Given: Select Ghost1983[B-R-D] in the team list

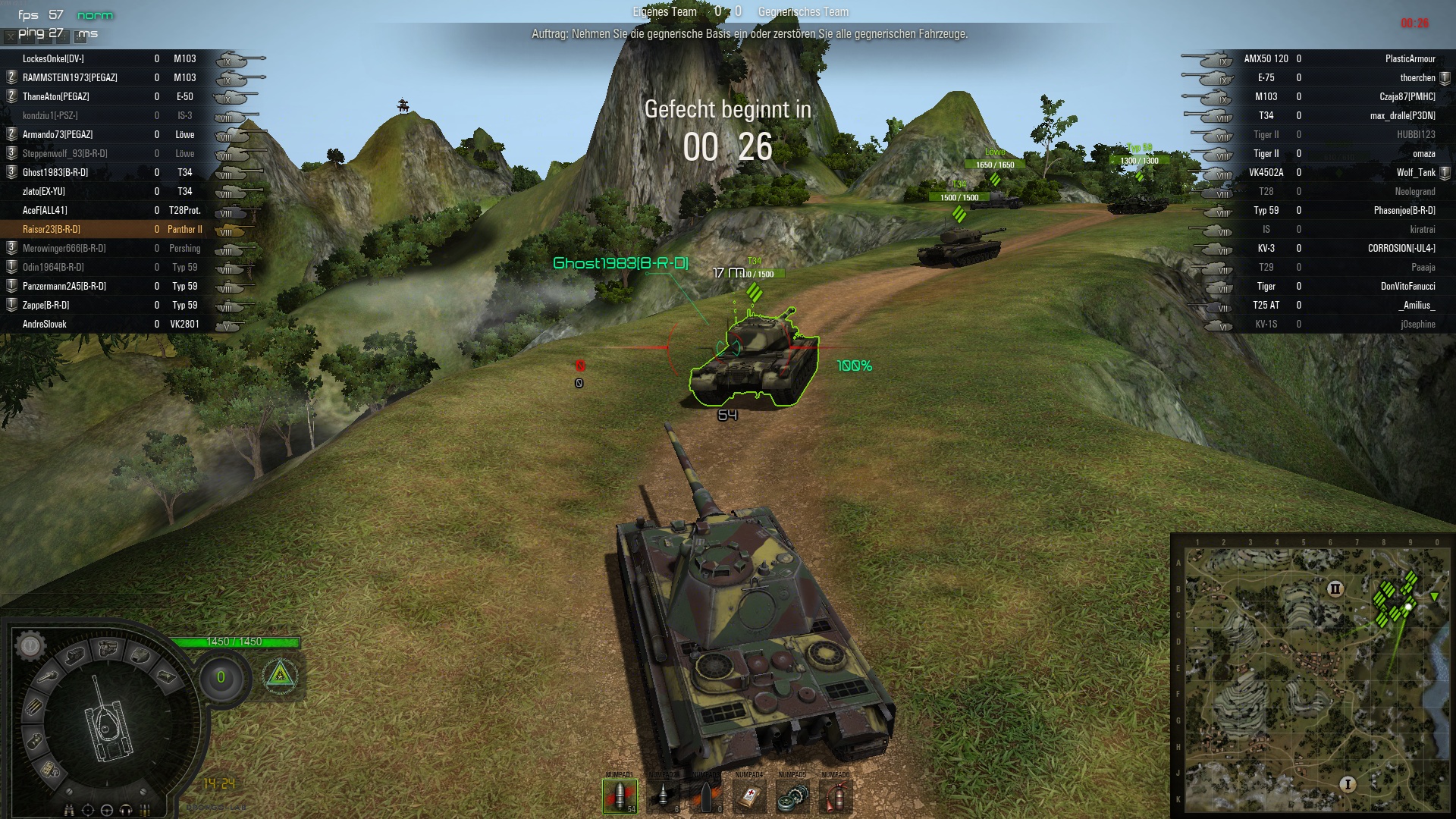Looking at the screenshot, I should 55,172.
